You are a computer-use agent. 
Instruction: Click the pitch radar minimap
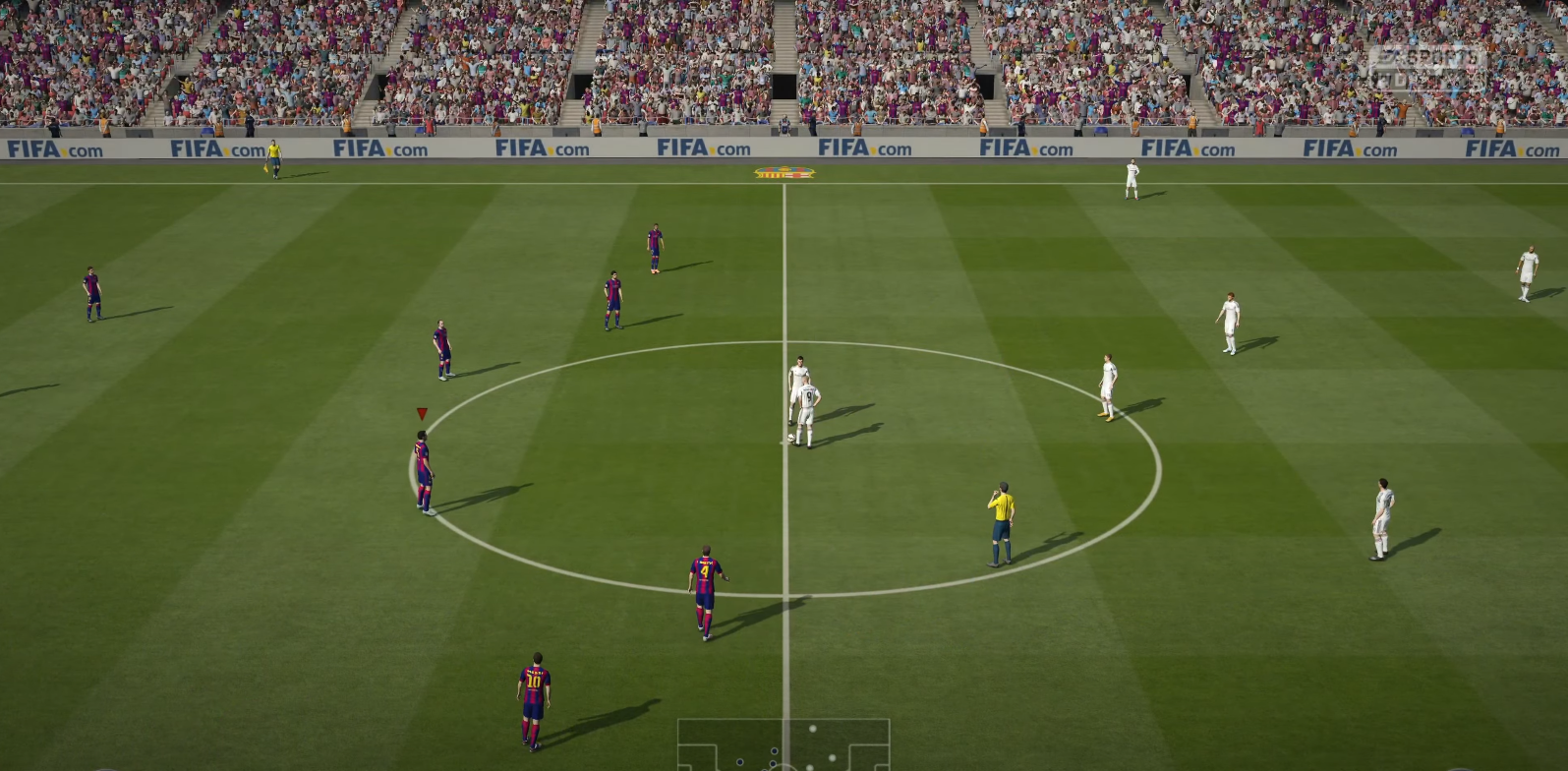click(x=784, y=745)
